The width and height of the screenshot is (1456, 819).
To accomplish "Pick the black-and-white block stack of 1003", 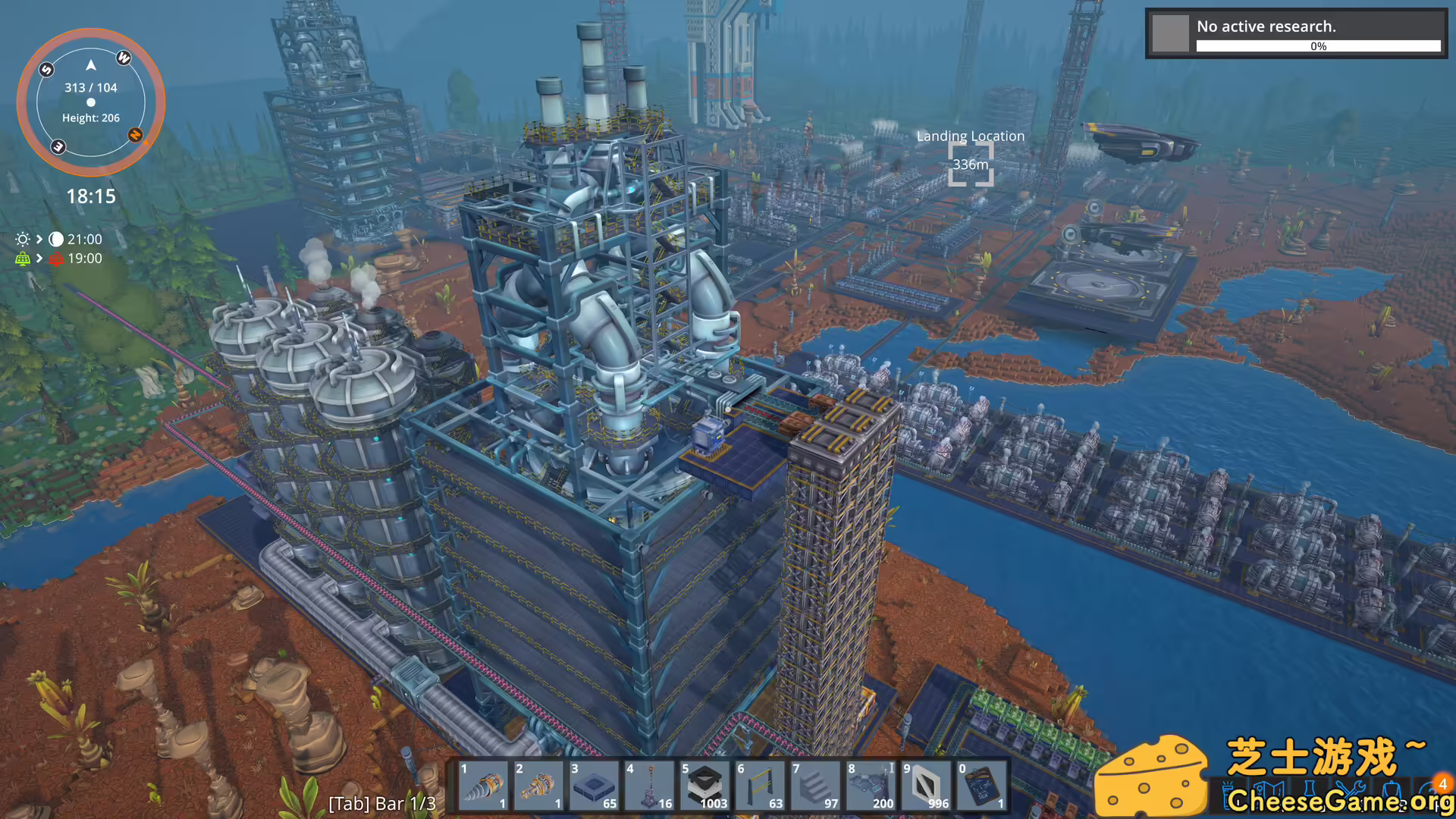I will [x=705, y=786].
